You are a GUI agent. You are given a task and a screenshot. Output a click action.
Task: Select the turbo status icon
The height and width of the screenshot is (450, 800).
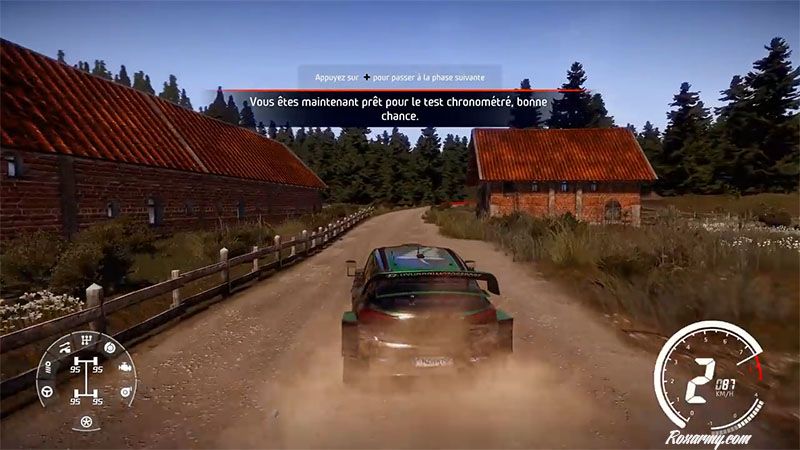pos(123,391)
